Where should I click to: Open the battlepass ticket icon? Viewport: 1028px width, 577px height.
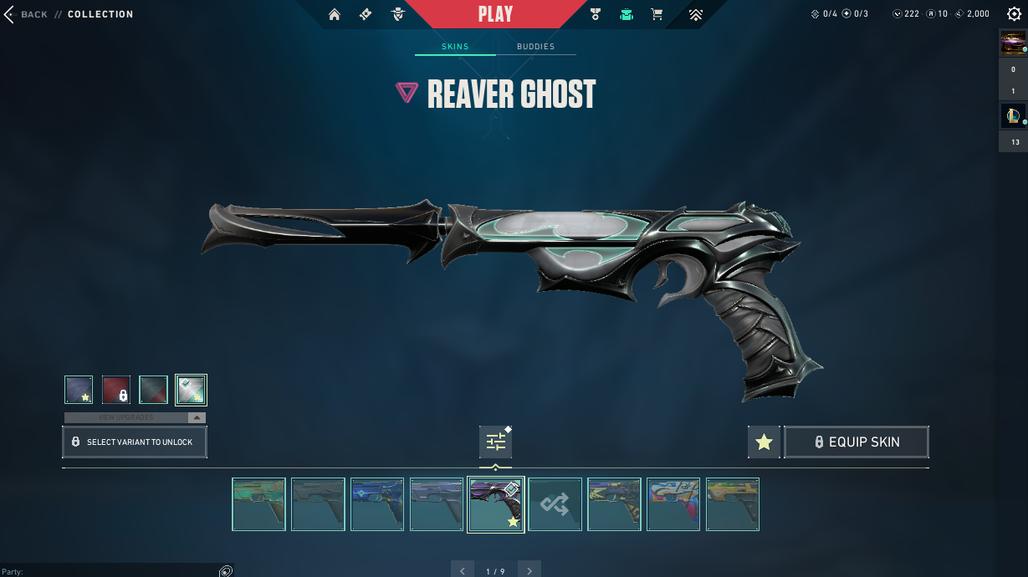(x=365, y=14)
